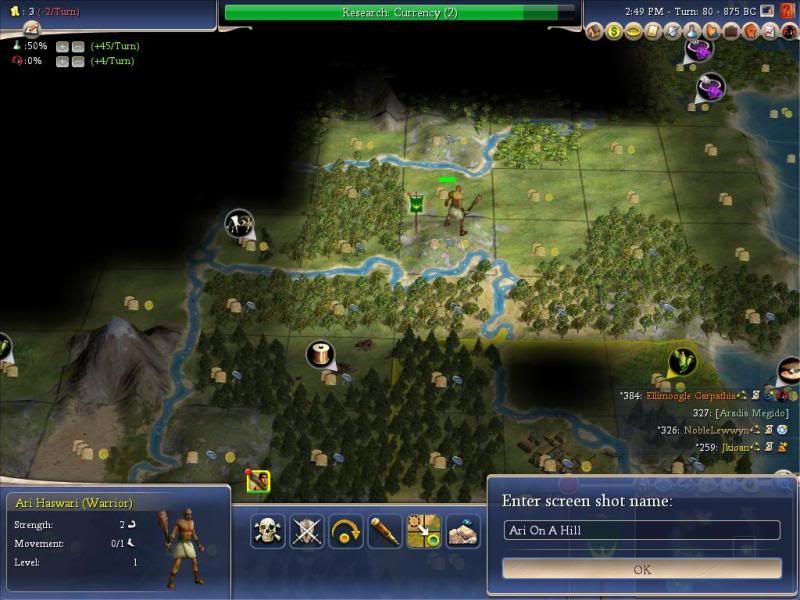Skip this unit's turn with the arrow icon

point(346,530)
